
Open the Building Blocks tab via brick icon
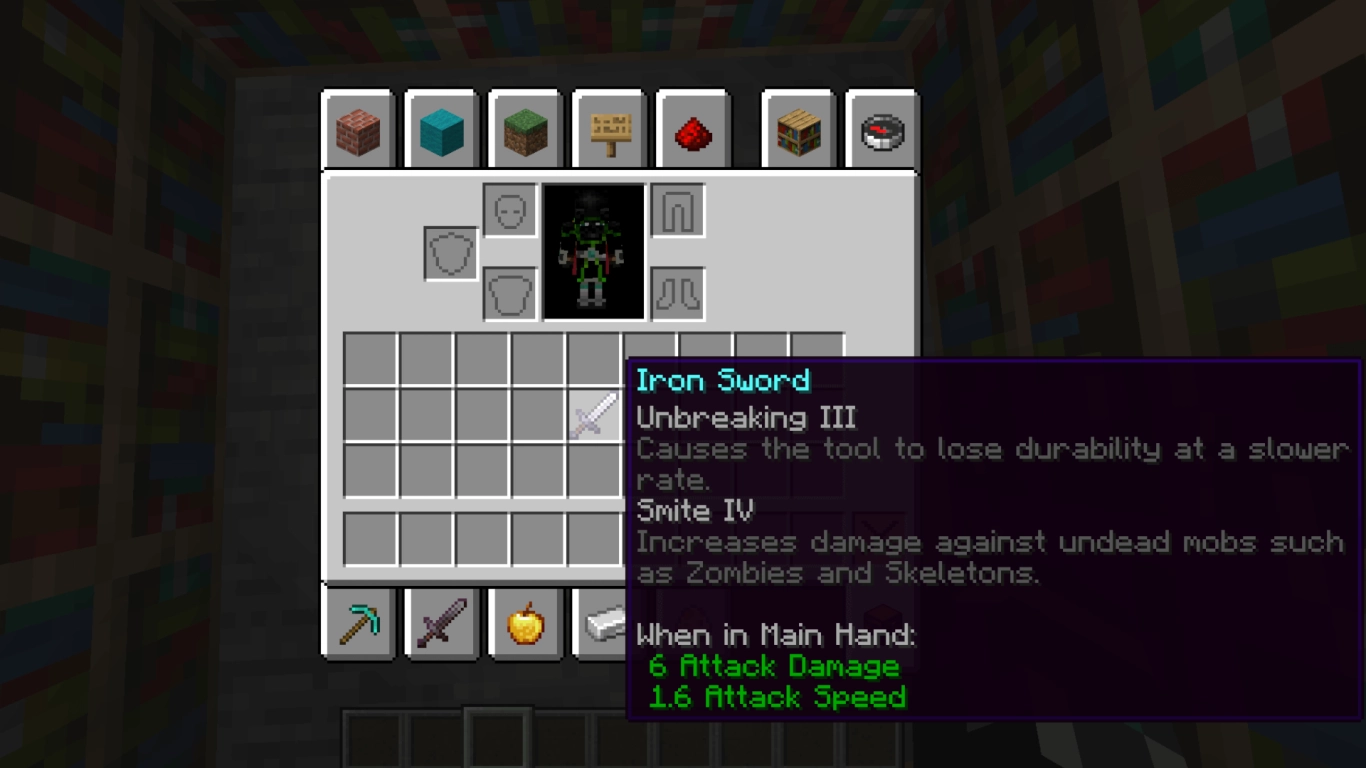click(357, 130)
